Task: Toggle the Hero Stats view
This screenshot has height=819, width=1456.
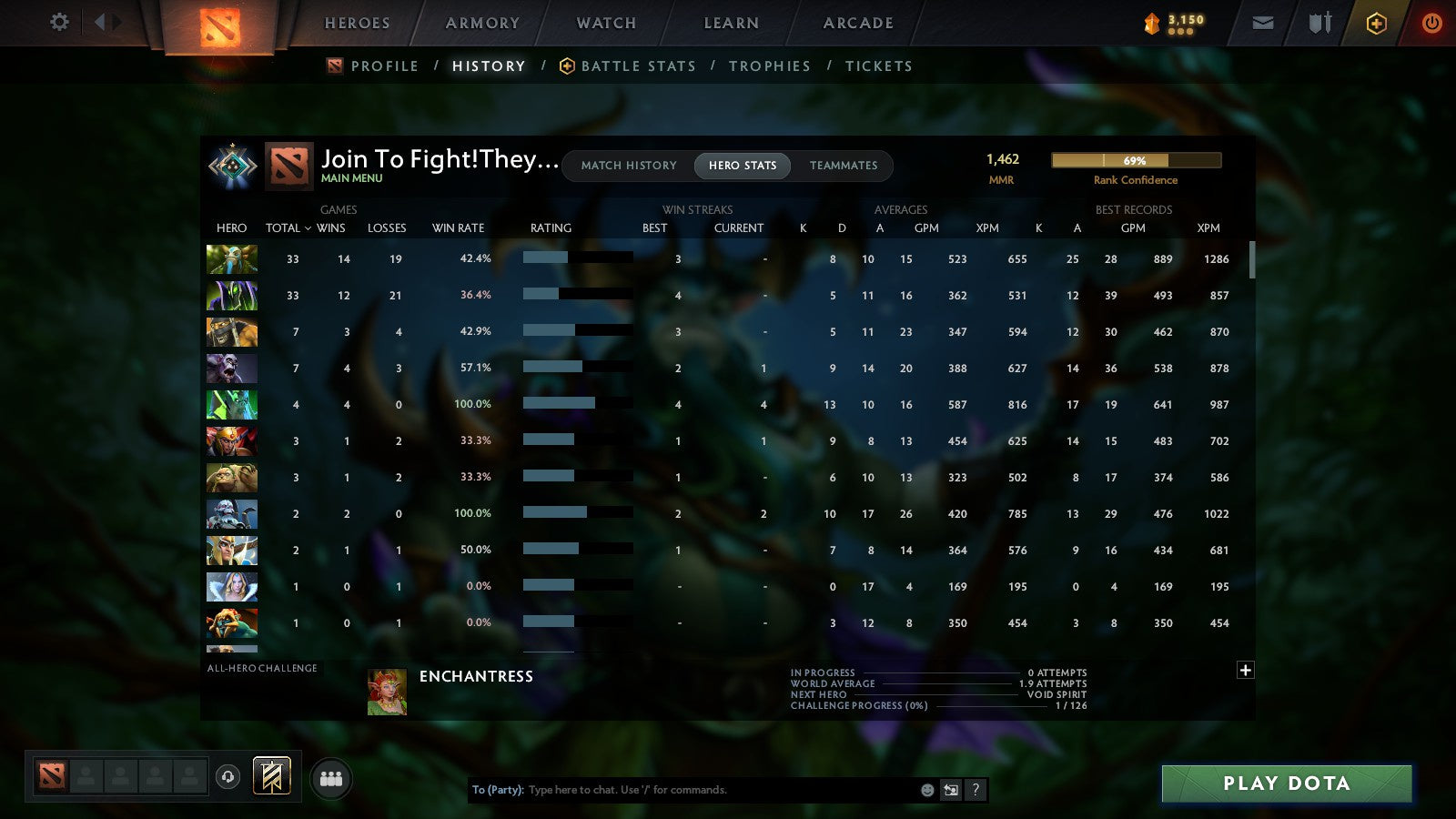Action: click(742, 166)
